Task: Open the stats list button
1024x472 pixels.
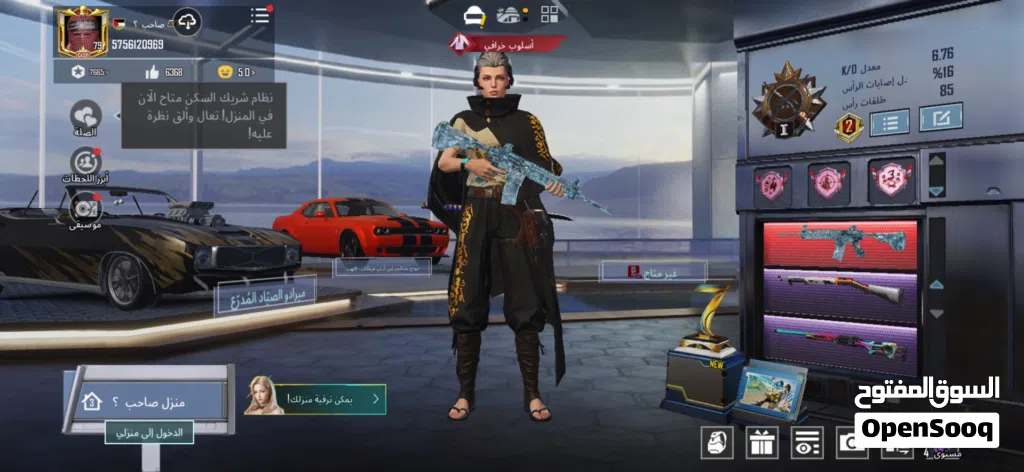Action: 889,122
